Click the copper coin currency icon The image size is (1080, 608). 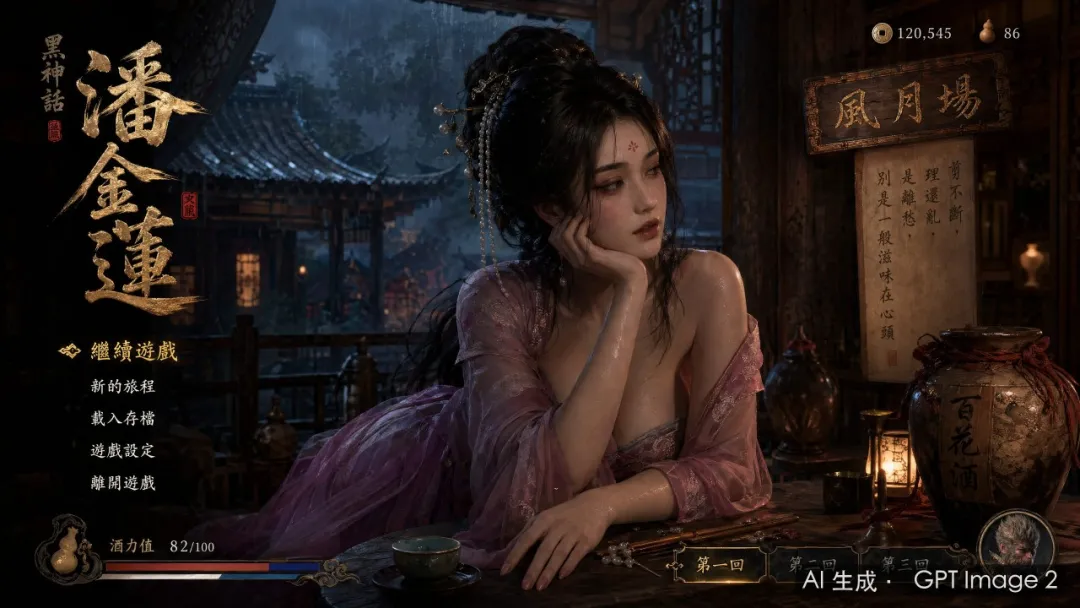click(x=881, y=33)
